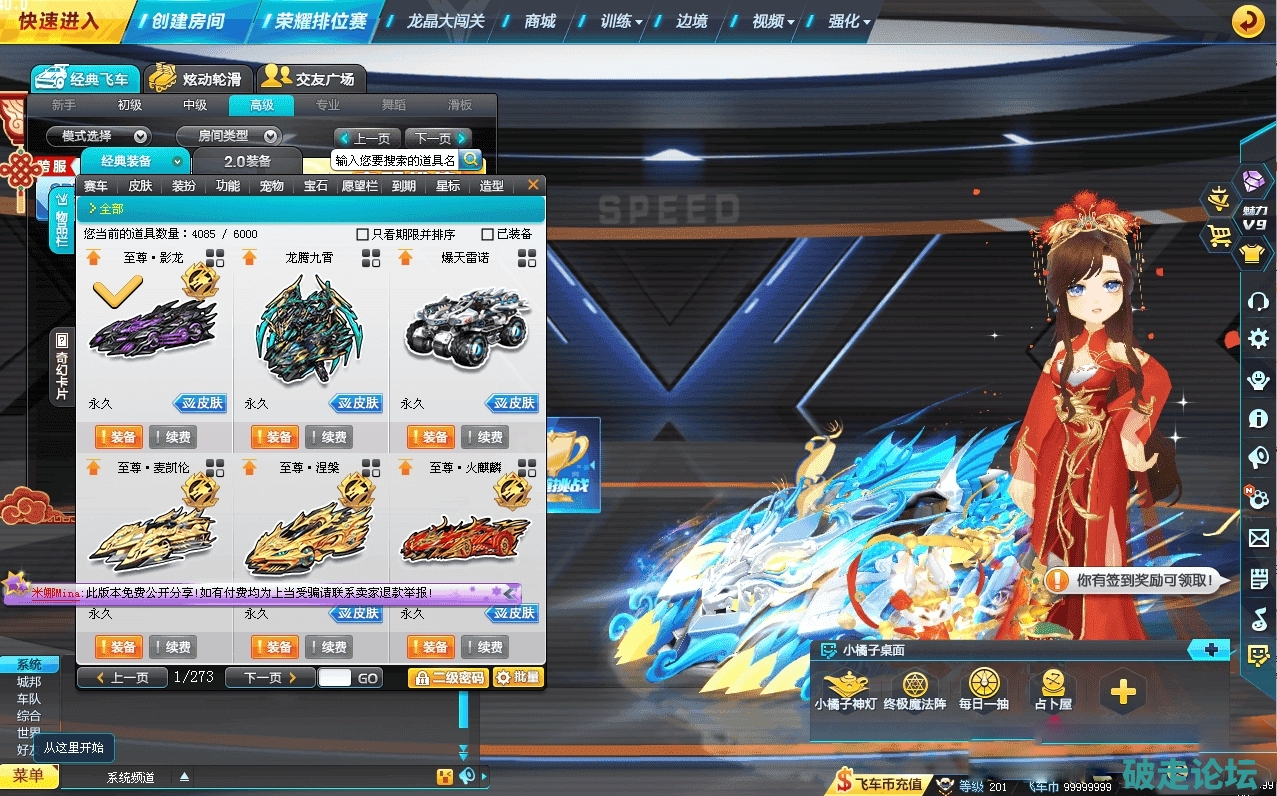Close the inventory panel with the orange X
This screenshot has height=796, width=1277.
point(533,185)
